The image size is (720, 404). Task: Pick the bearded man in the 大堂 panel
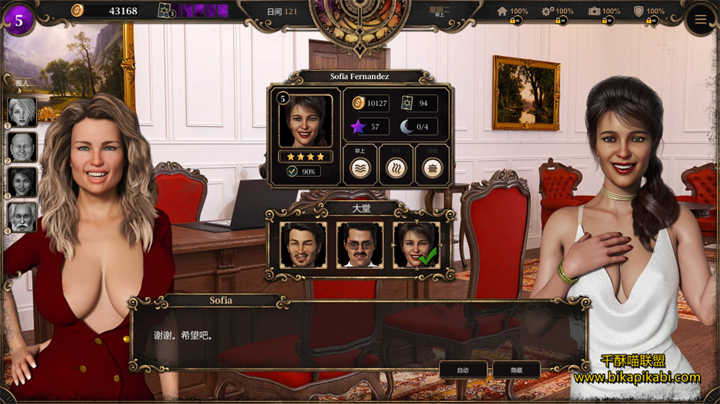click(304, 244)
